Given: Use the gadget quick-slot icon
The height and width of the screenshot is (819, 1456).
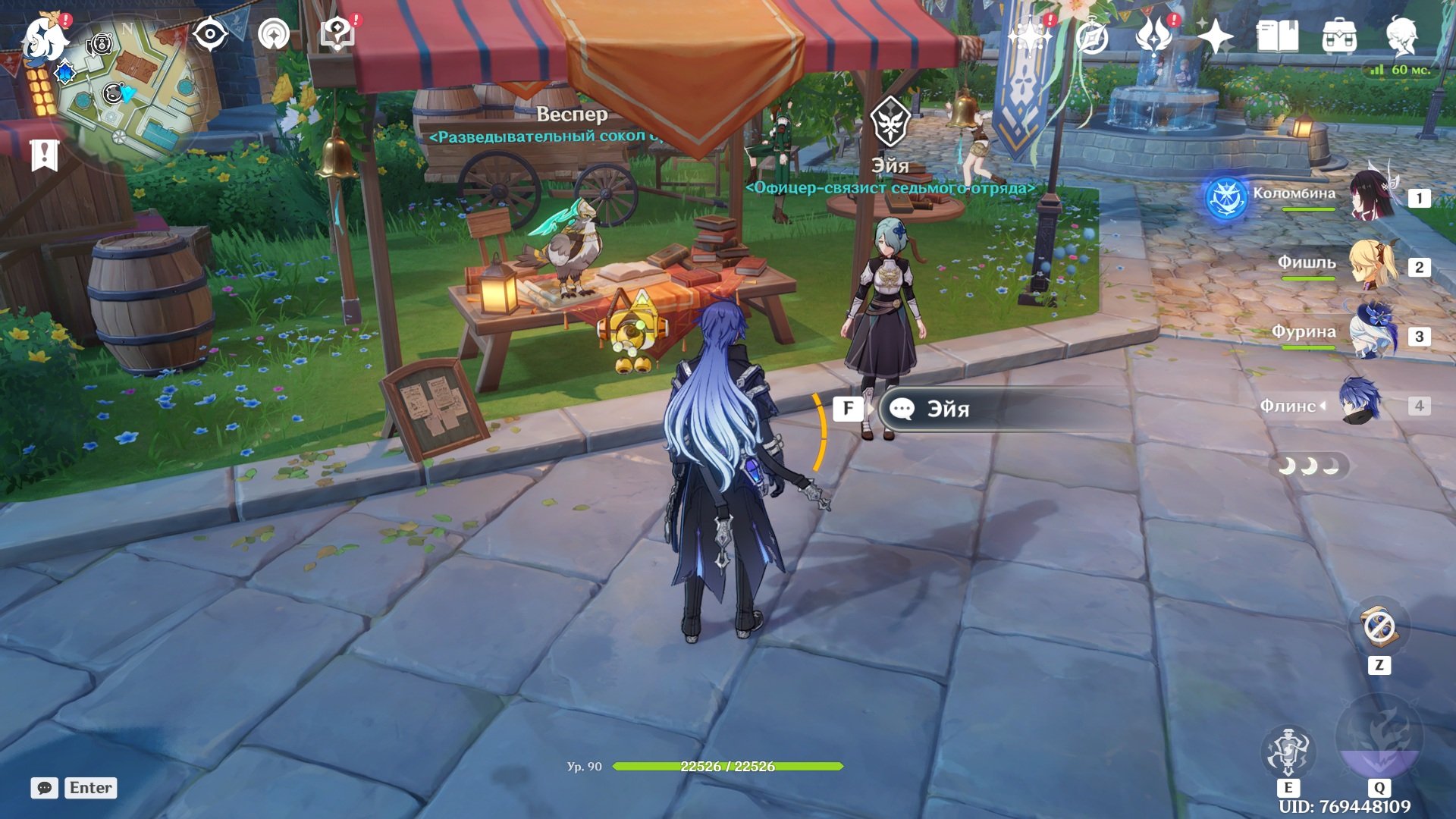Looking at the screenshot, I should pos(1379,627).
